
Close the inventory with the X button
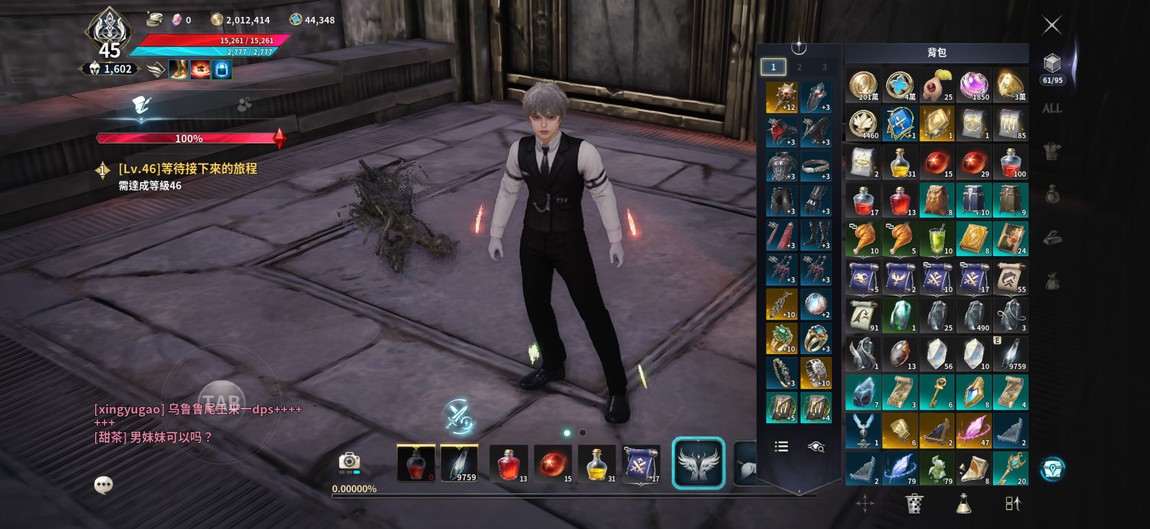(x=1051, y=25)
